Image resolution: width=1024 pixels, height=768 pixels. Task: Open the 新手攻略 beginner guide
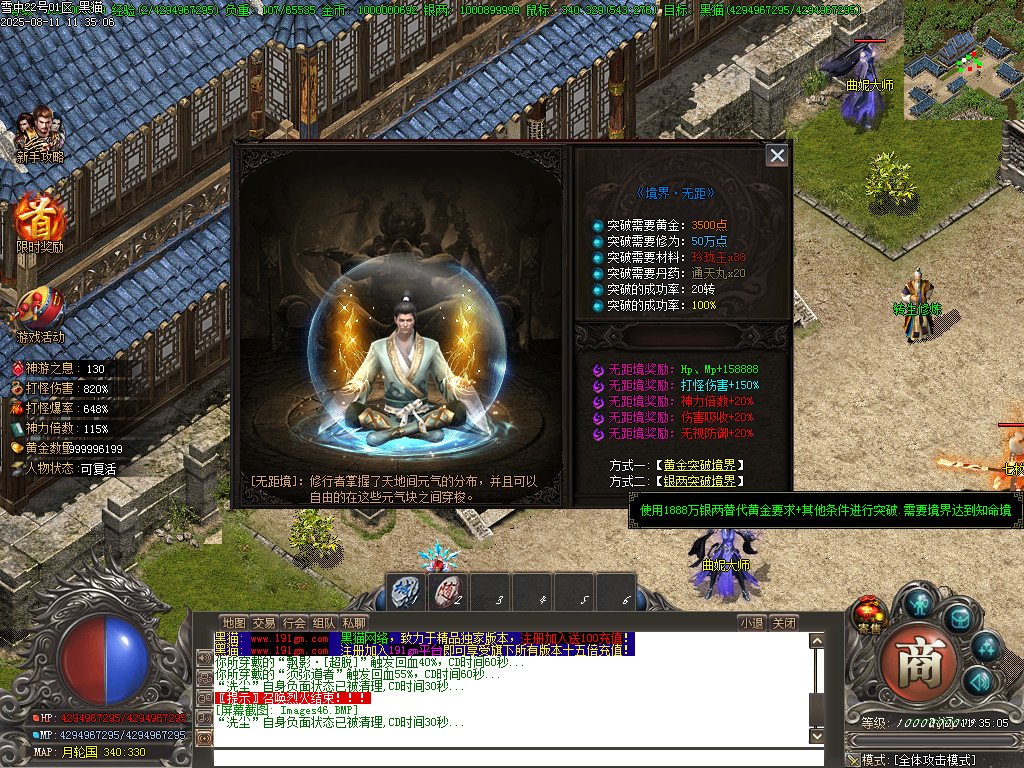click(x=40, y=135)
